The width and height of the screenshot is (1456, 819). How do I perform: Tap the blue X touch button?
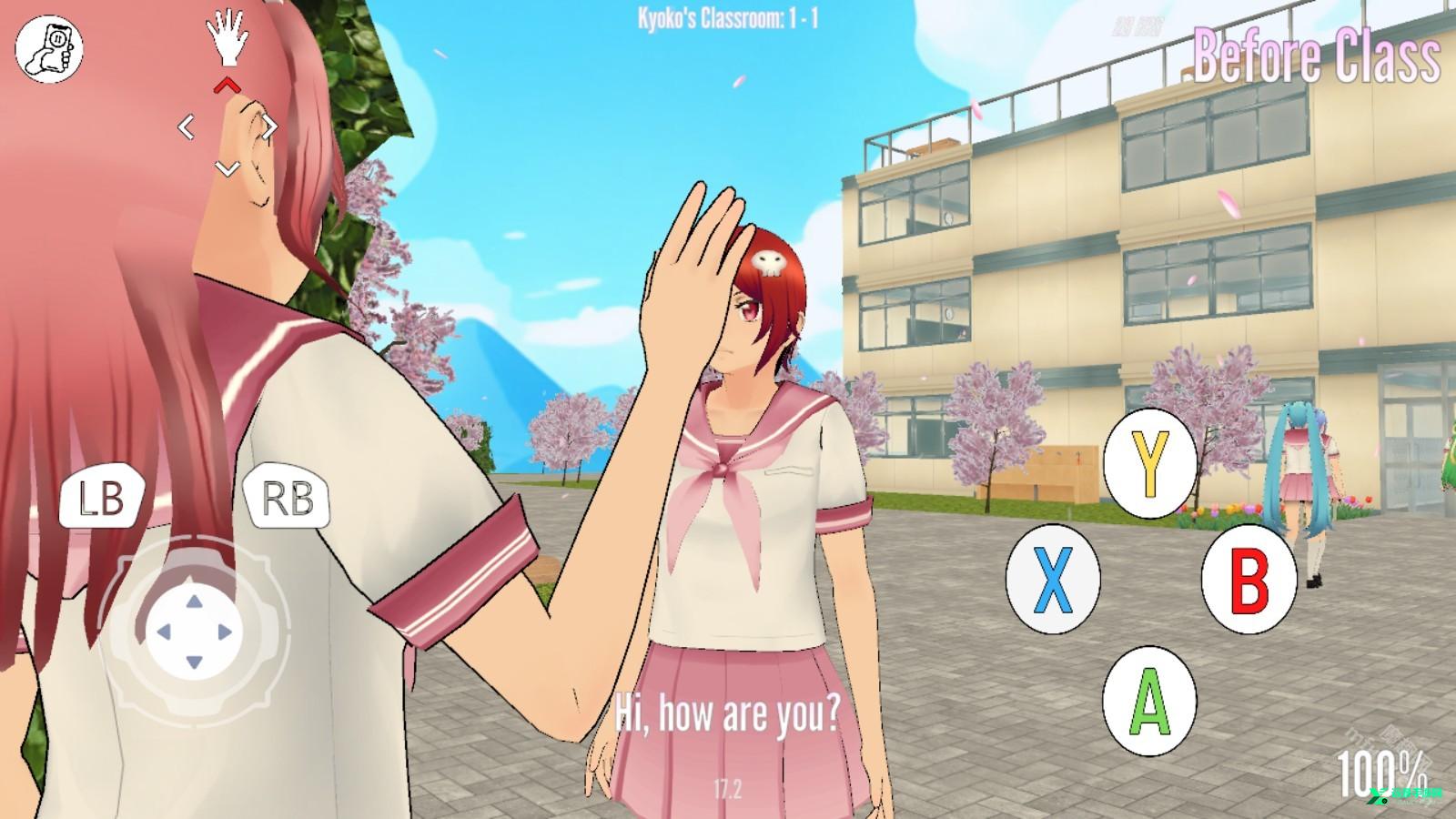pos(1052,577)
